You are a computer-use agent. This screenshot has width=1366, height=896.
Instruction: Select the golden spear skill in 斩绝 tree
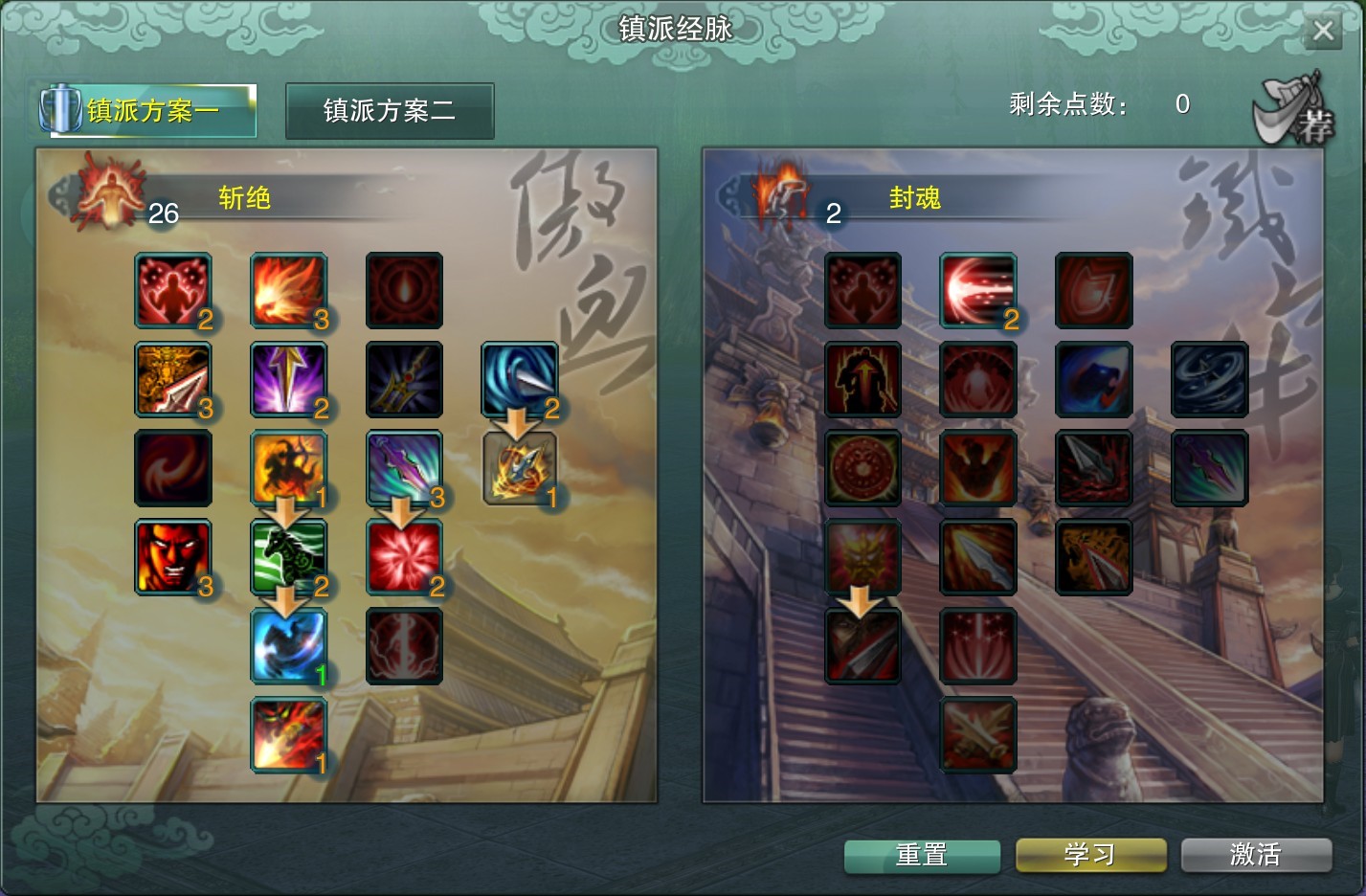[x=172, y=379]
